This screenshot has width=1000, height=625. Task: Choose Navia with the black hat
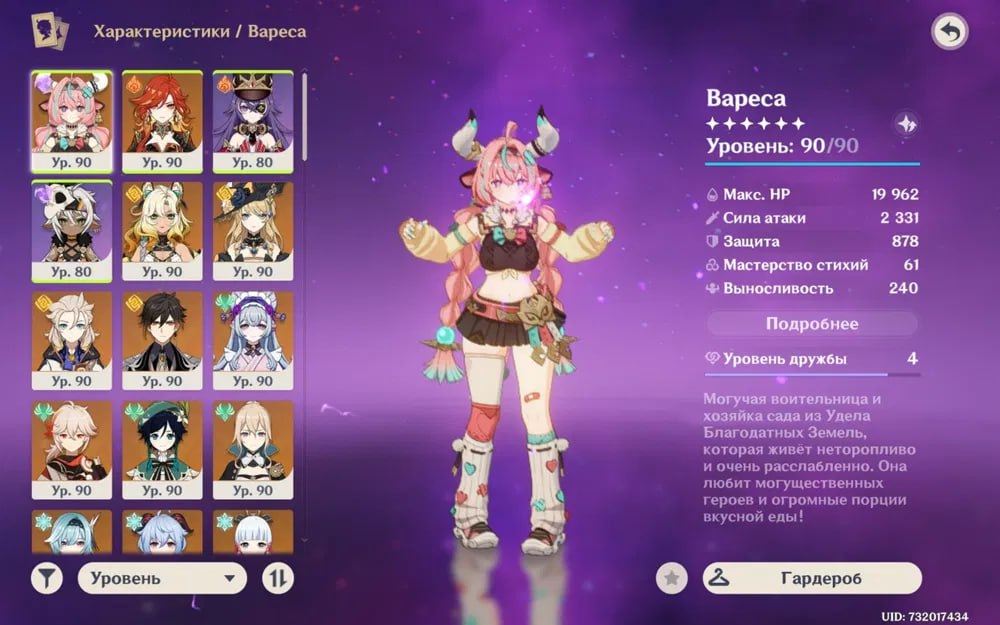[253, 228]
